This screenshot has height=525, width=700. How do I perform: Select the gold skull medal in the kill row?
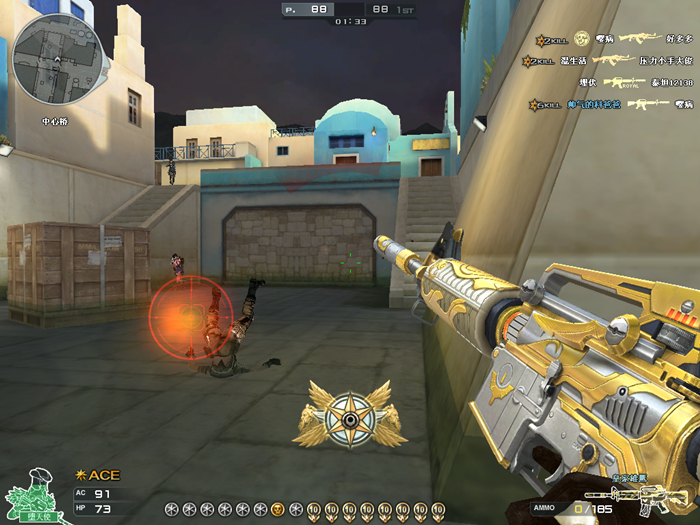[x=278, y=509]
